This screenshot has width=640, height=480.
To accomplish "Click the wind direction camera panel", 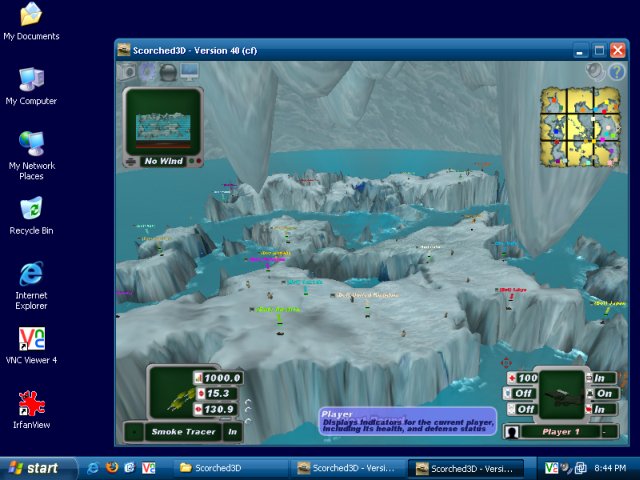I will [163, 126].
